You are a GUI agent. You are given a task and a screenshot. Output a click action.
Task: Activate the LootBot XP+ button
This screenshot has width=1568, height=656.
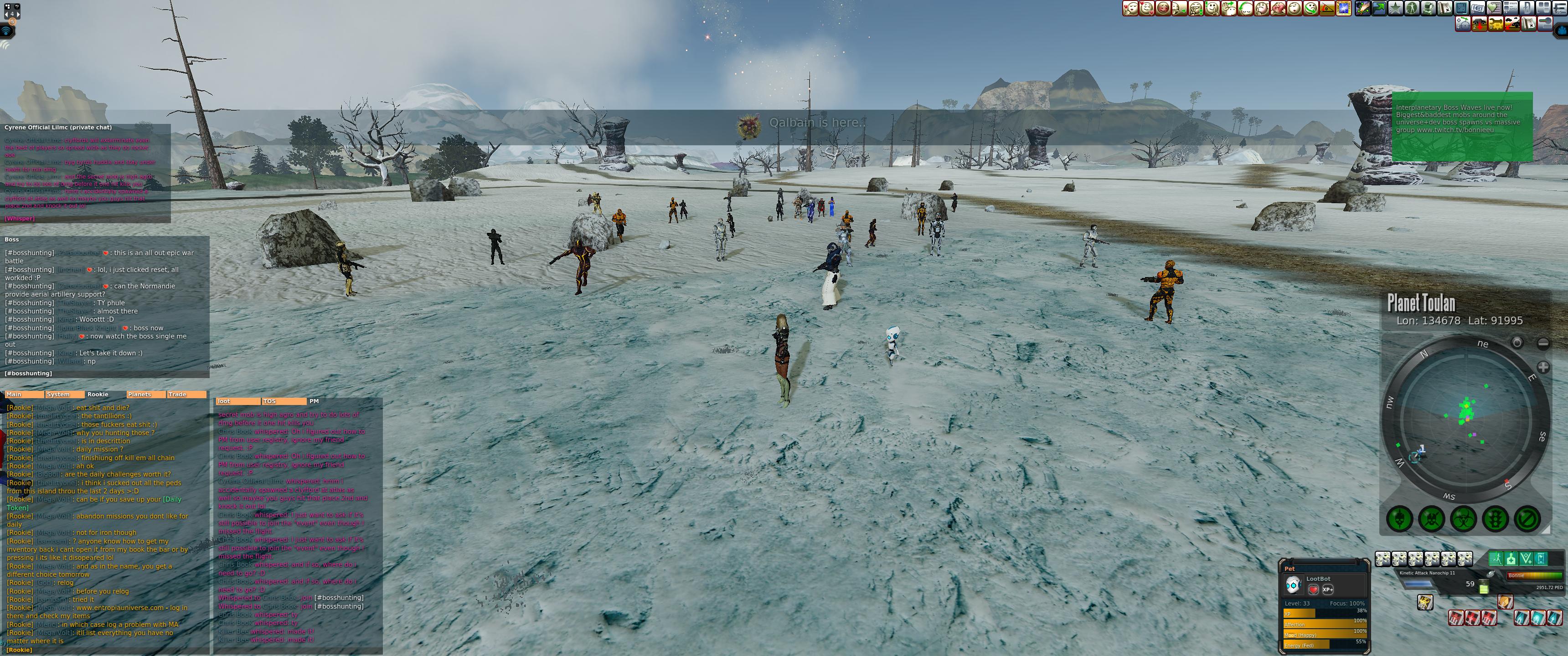tap(1328, 589)
